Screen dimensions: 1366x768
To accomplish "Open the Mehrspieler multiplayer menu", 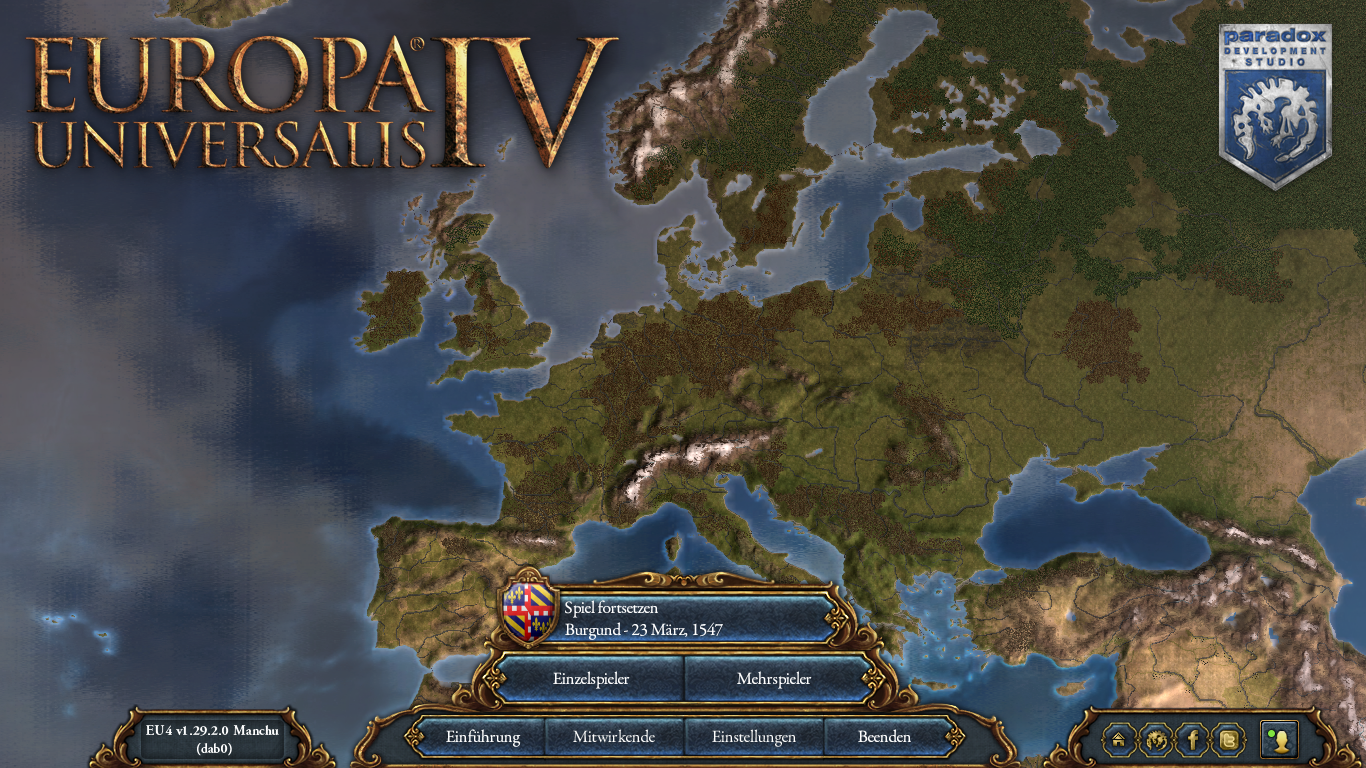I will click(775, 678).
